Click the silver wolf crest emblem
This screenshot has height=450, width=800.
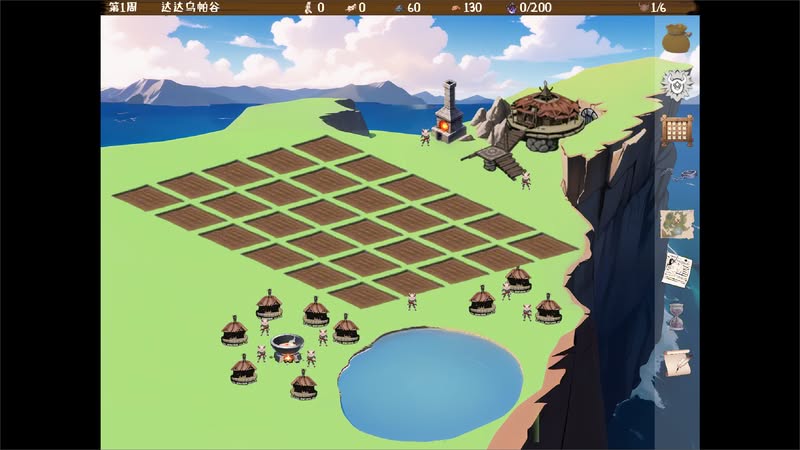(x=679, y=85)
